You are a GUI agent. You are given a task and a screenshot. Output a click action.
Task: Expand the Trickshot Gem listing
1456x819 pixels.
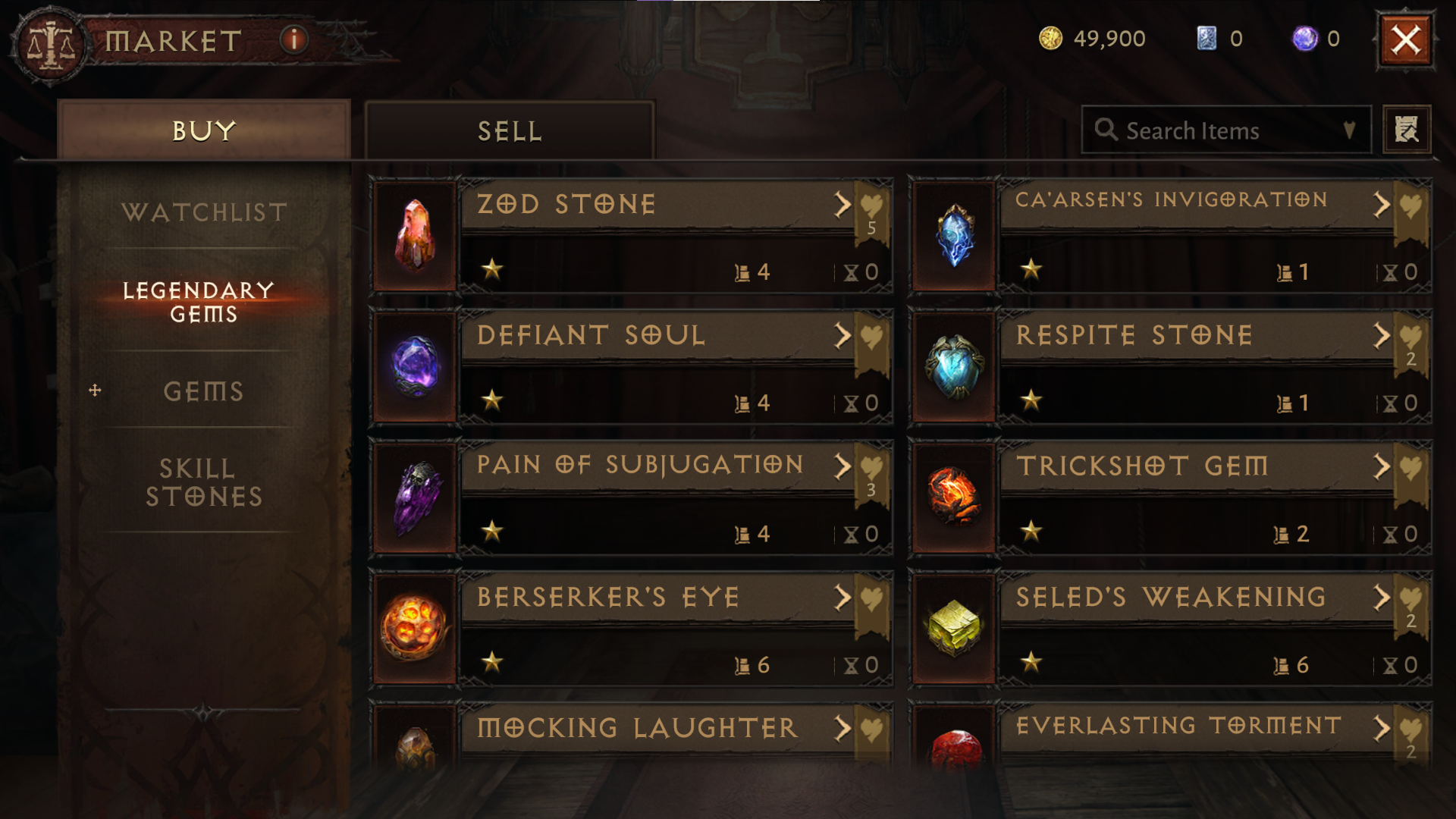(x=1380, y=467)
